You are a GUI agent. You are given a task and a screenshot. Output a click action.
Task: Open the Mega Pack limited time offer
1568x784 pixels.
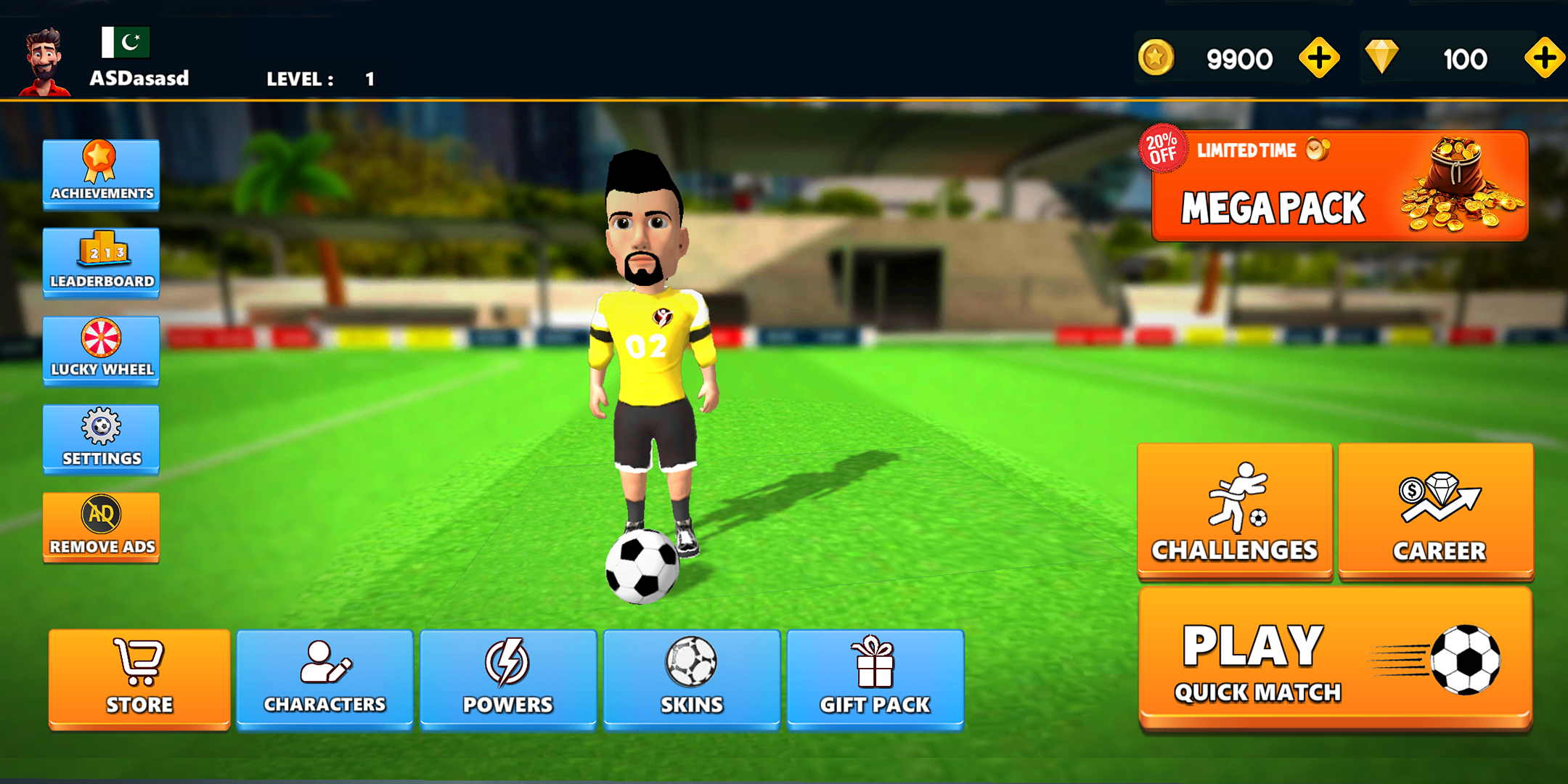click(1340, 187)
